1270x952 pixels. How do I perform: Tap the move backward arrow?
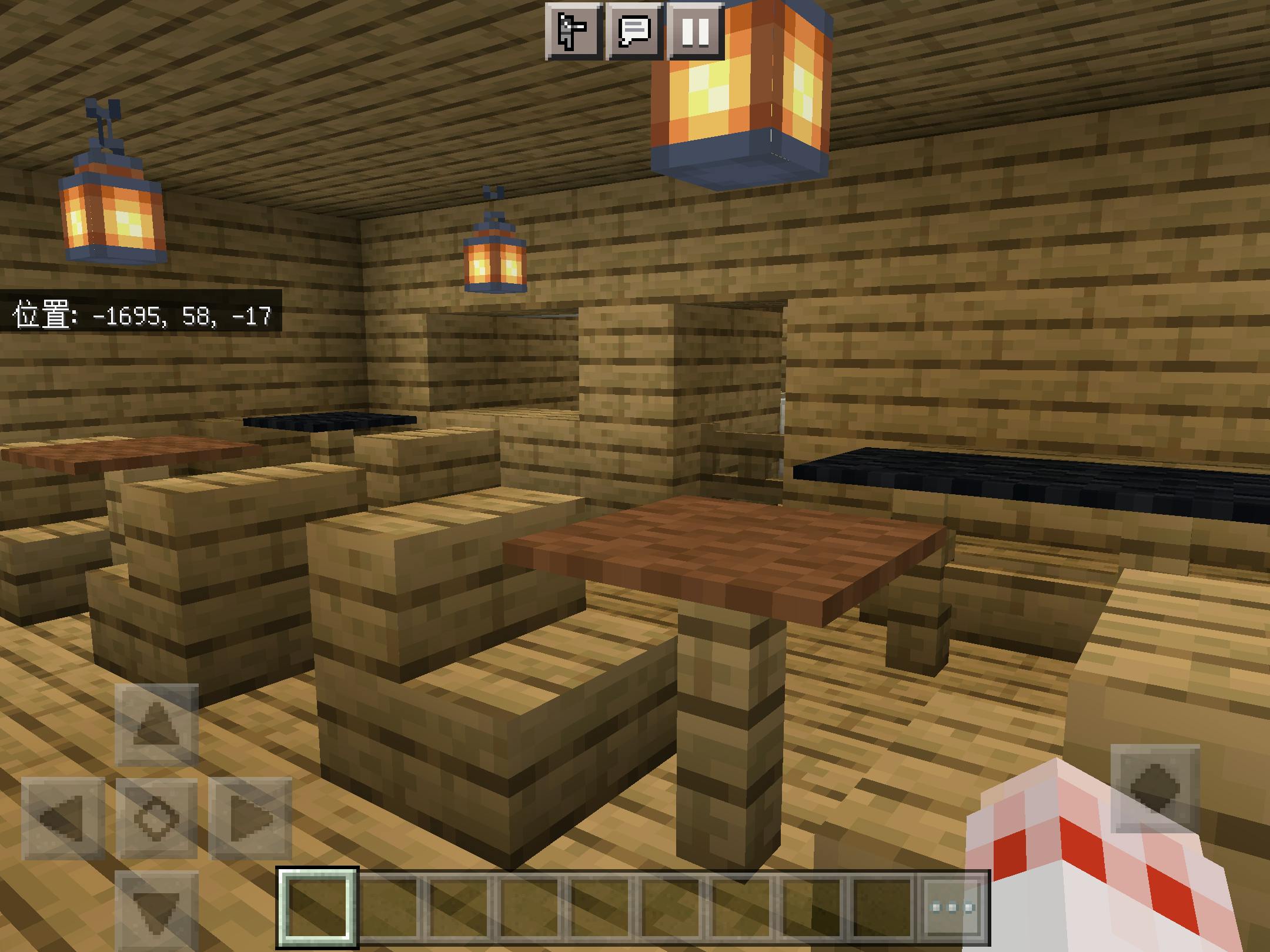[156, 911]
